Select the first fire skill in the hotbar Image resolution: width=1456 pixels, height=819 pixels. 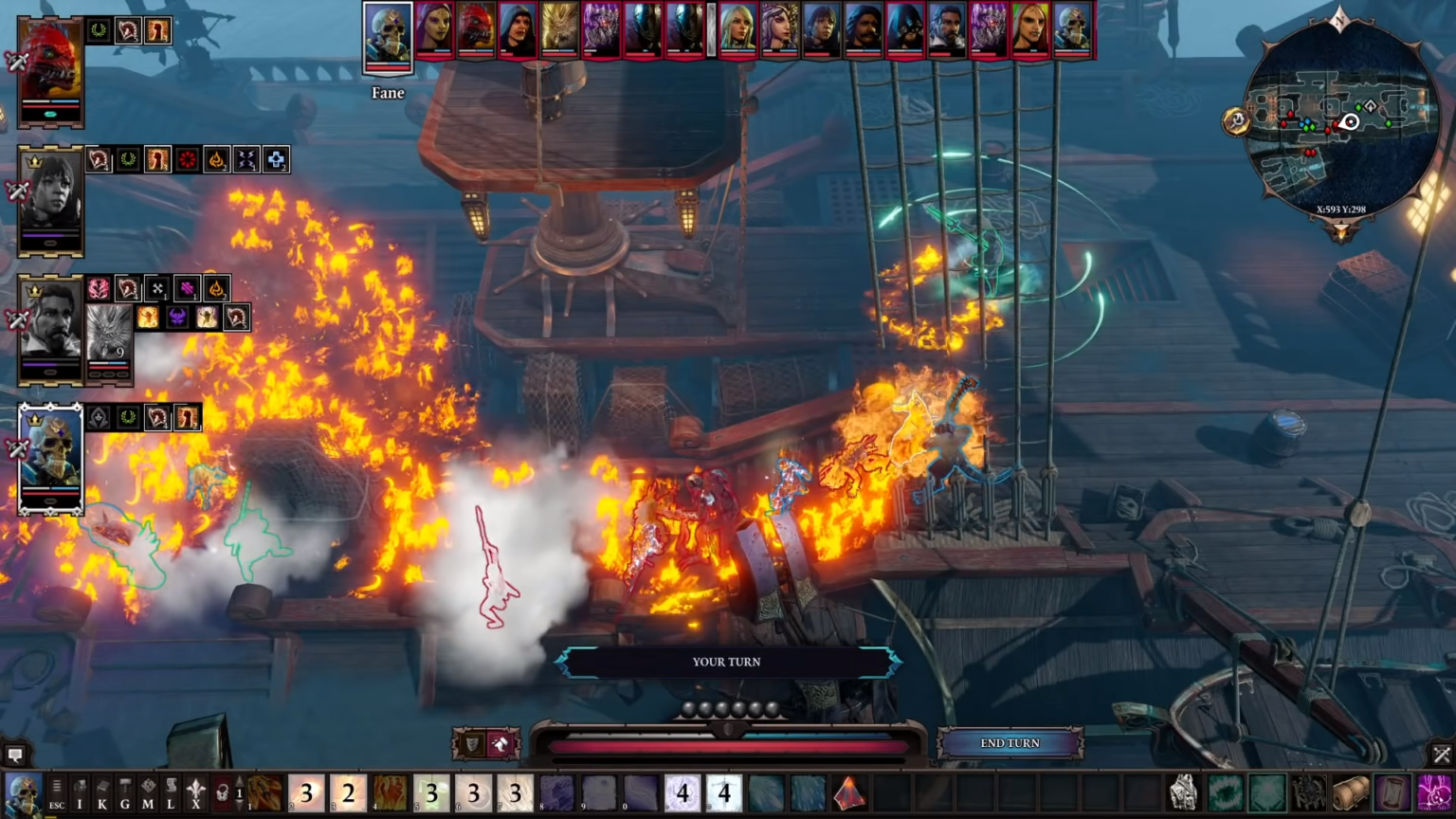point(264,794)
